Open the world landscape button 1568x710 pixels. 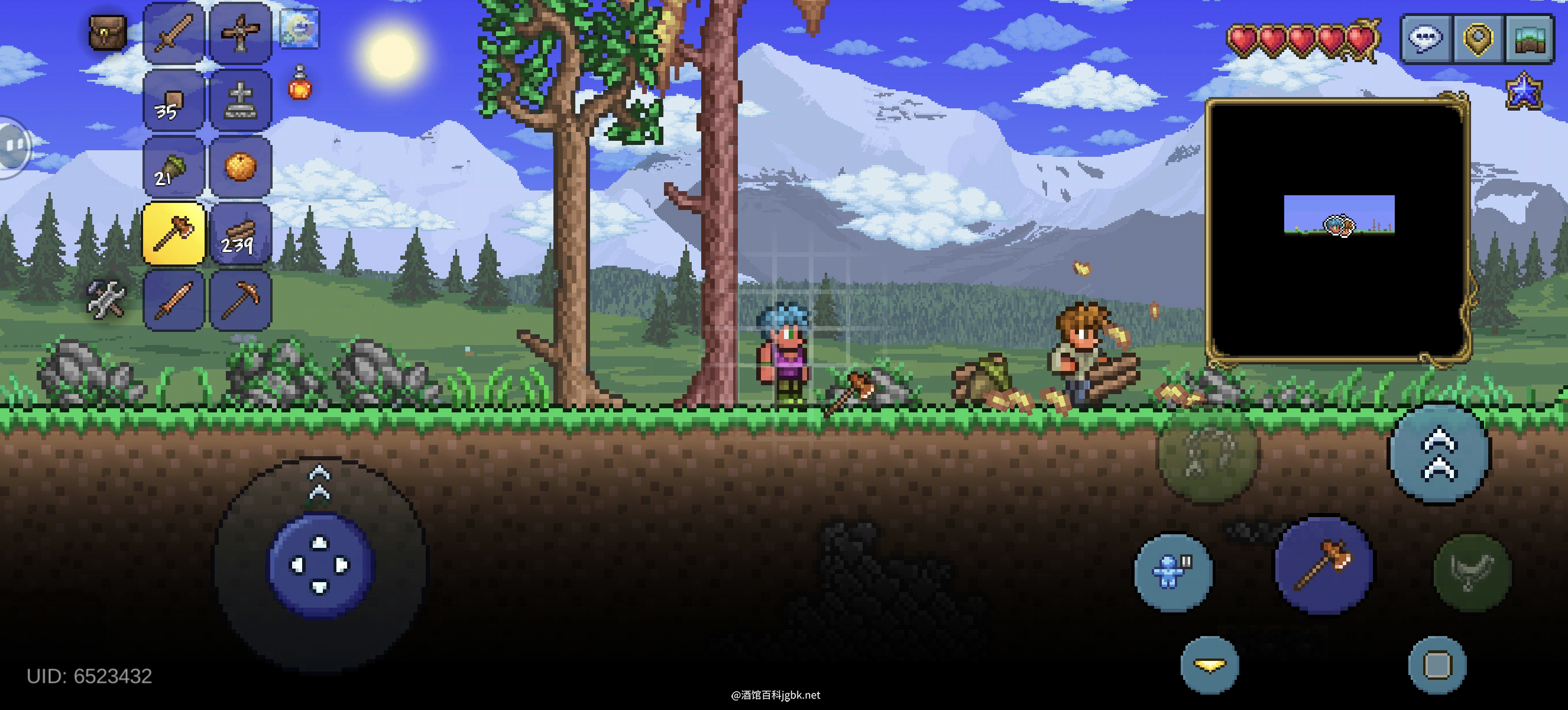pos(1530,38)
